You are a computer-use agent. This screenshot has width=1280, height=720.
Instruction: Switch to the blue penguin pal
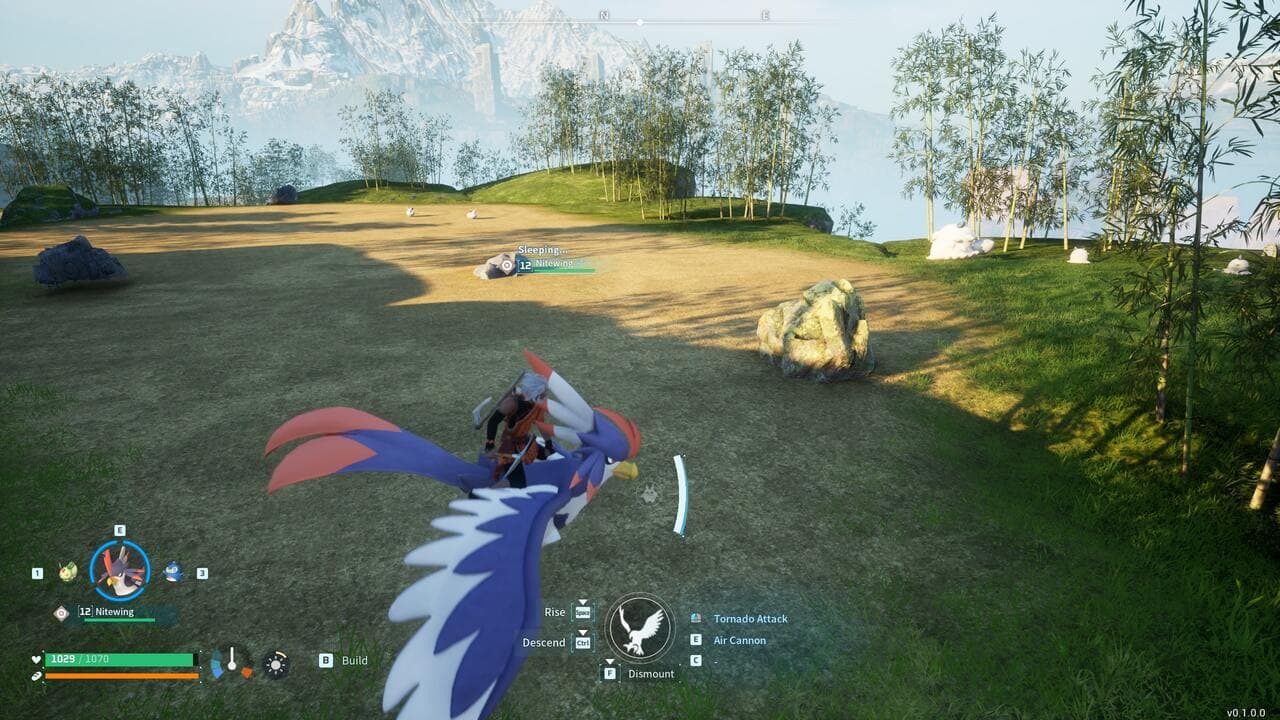coord(173,571)
